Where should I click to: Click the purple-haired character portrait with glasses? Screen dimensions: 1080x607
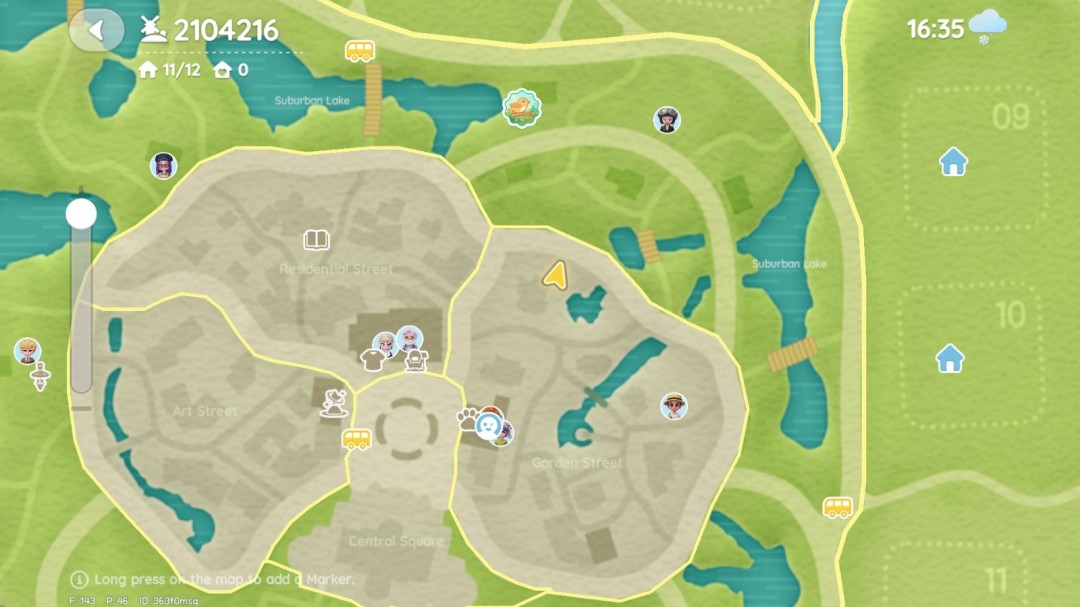coord(164,165)
